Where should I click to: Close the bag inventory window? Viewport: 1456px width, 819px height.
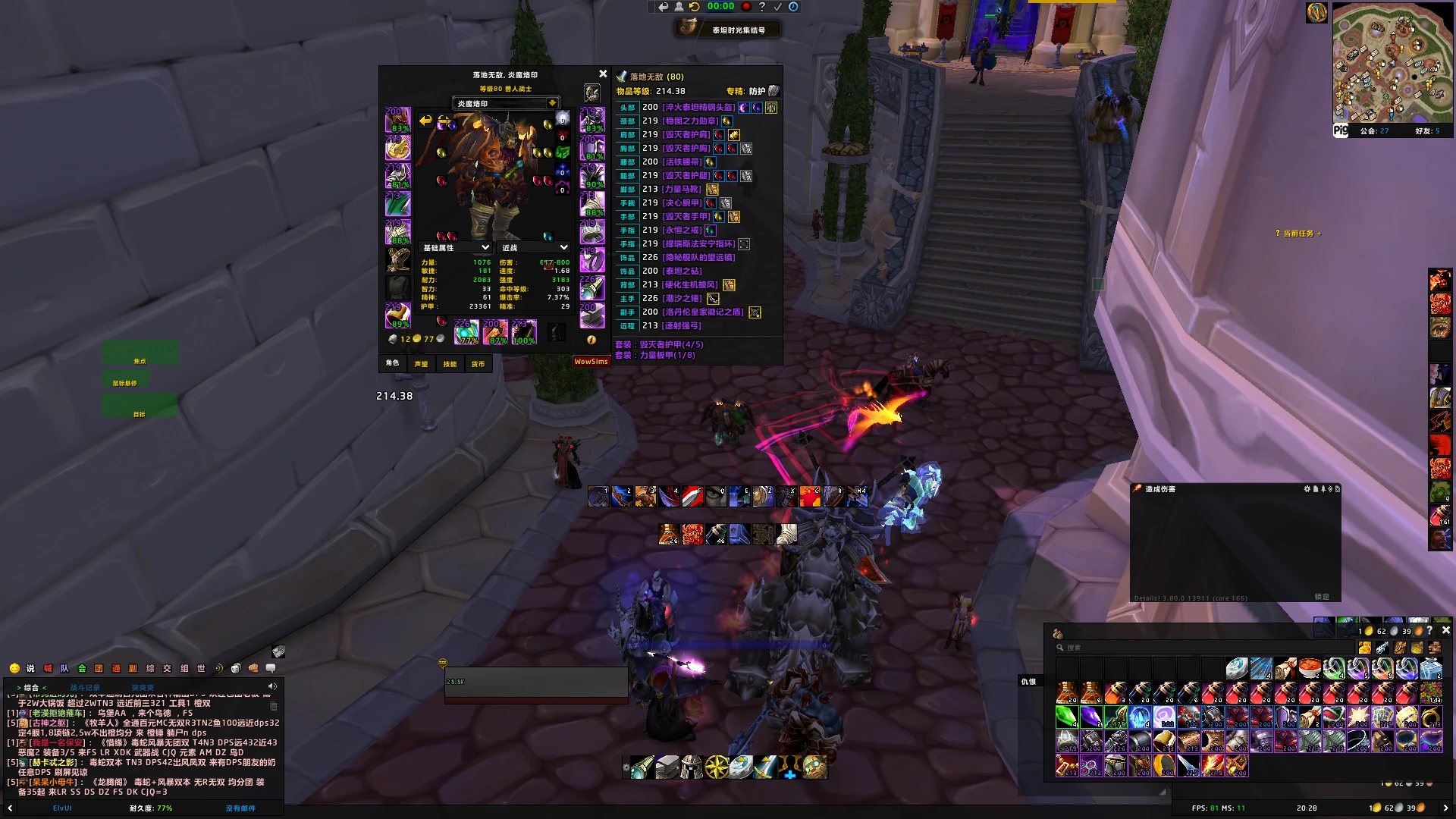[x=1445, y=630]
